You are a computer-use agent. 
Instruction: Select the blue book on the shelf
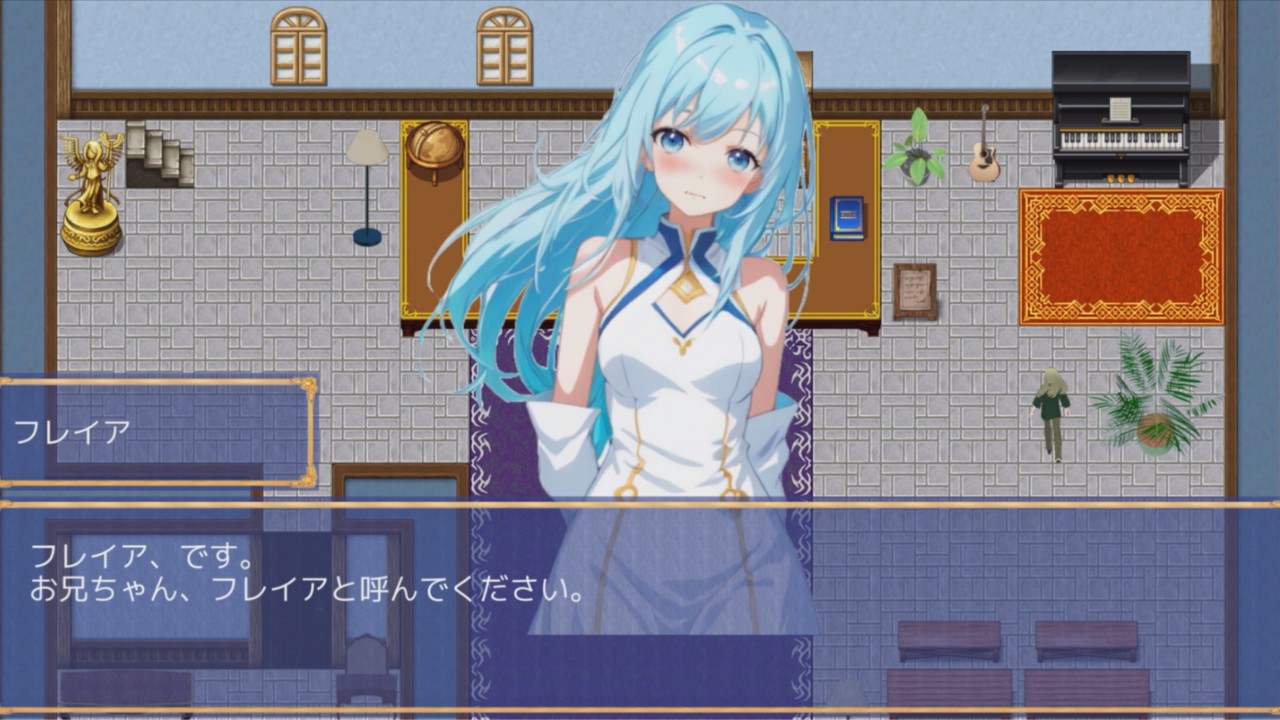pyautogui.click(x=847, y=215)
